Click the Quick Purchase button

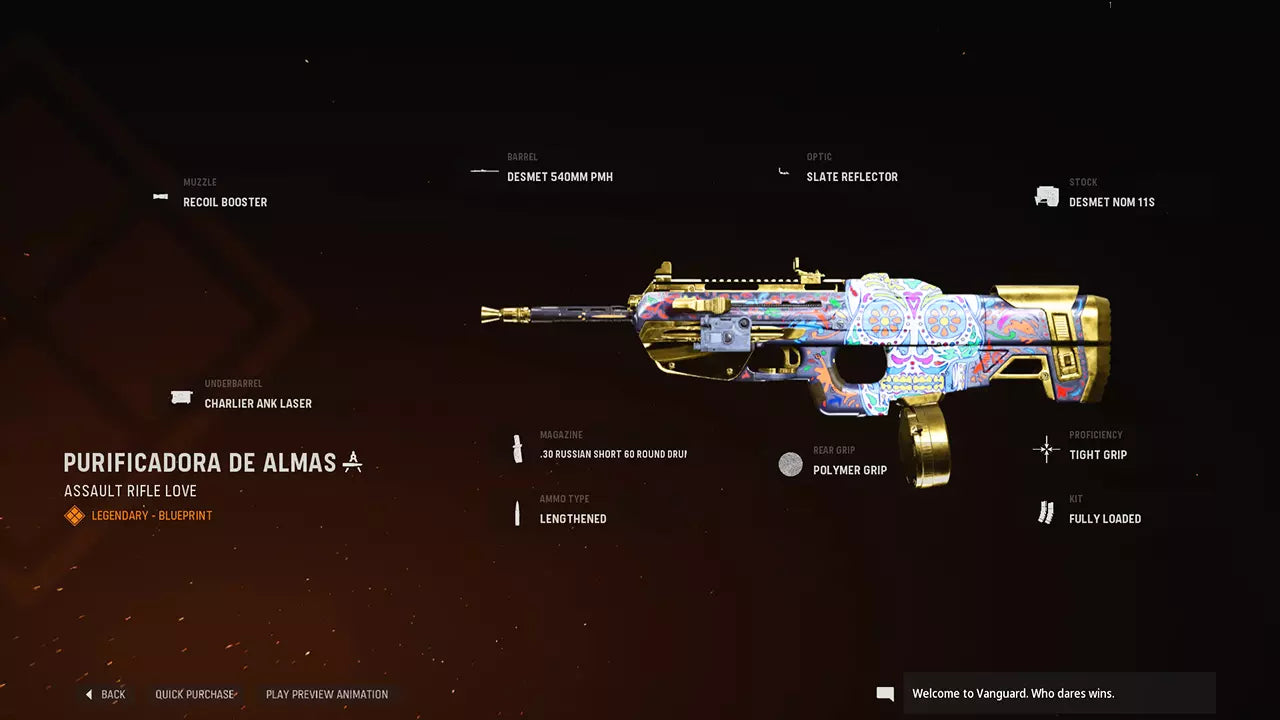click(195, 694)
